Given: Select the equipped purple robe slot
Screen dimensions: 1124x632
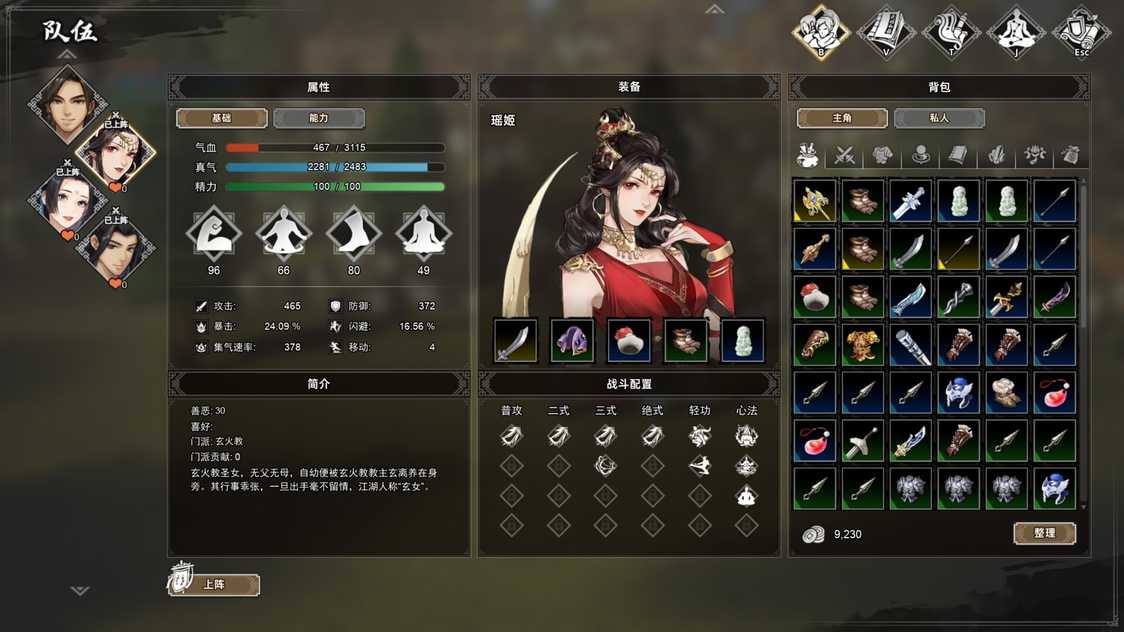Looking at the screenshot, I should click(572, 341).
